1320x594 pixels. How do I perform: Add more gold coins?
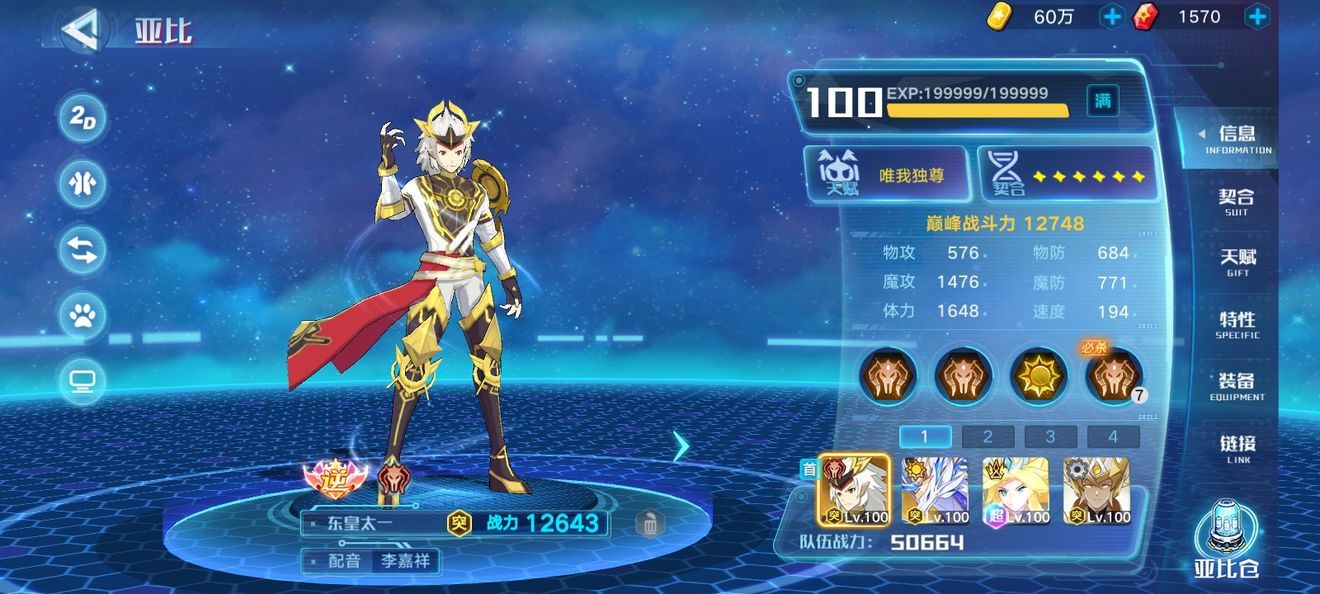click(1111, 16)
